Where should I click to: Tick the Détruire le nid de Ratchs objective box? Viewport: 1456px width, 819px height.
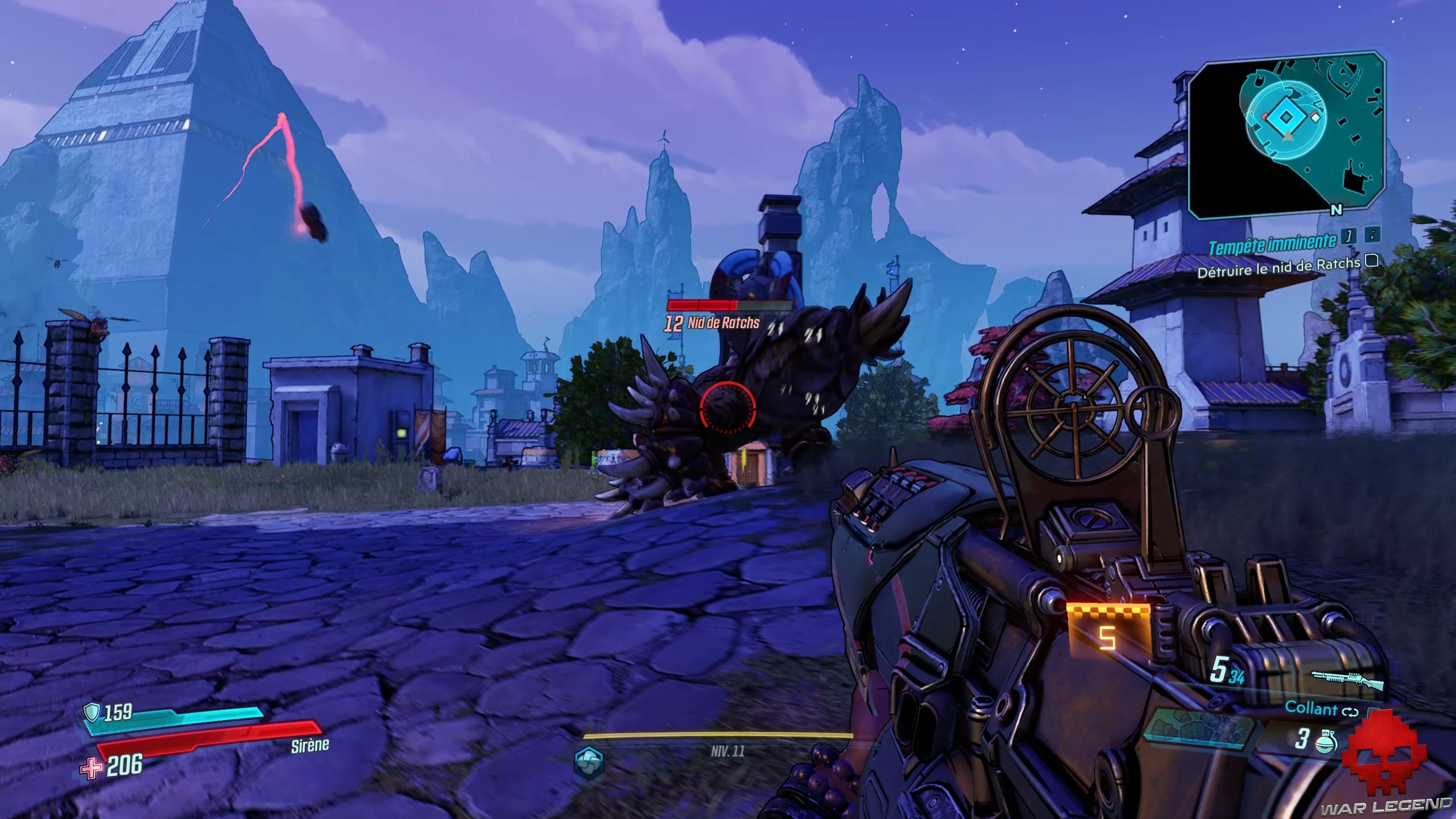pos(1372,261)
